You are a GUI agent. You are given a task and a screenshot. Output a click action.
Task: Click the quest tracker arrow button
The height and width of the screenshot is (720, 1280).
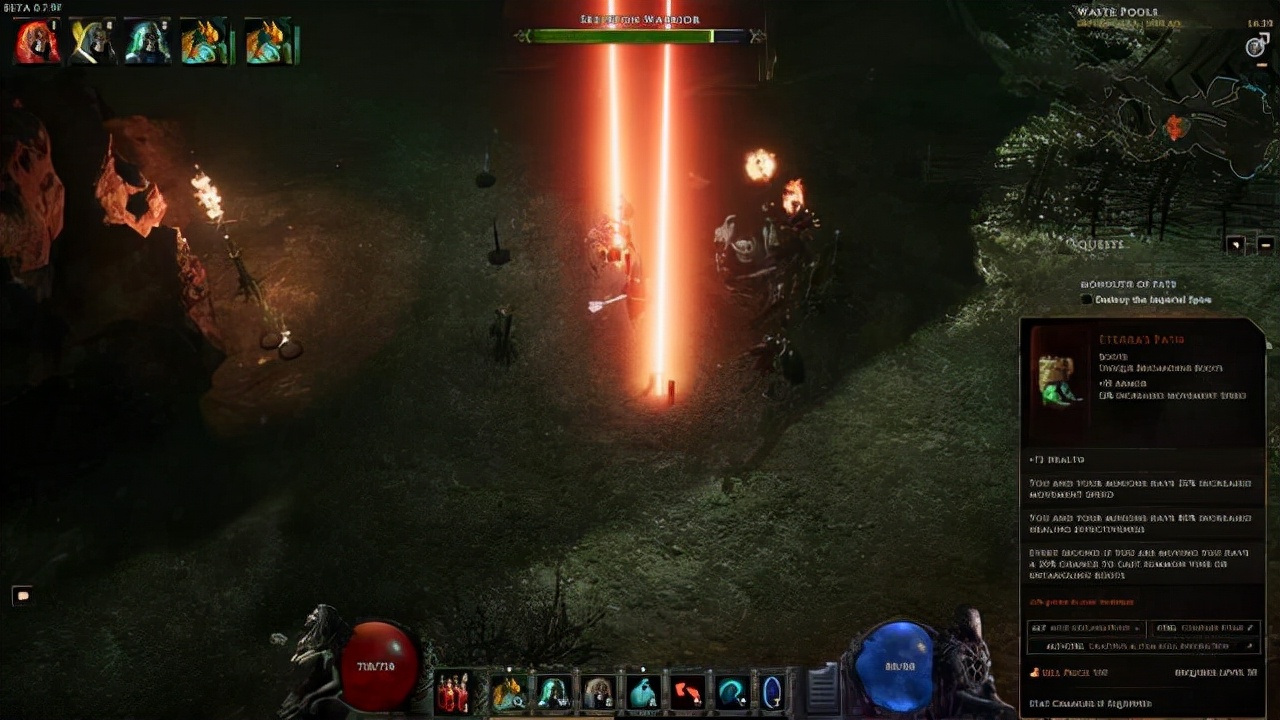point(1236,244)
